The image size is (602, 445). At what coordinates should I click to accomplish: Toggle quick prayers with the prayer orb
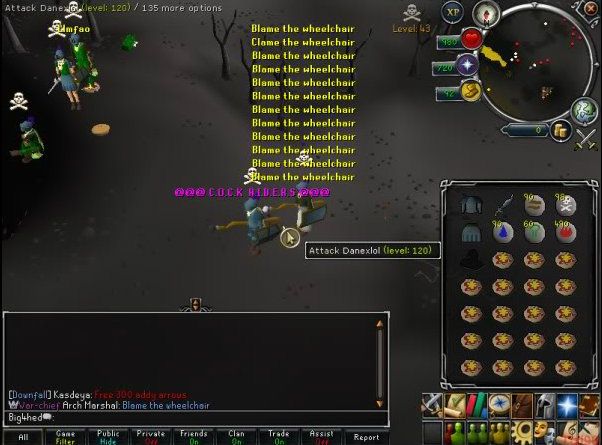click(468, 65)
